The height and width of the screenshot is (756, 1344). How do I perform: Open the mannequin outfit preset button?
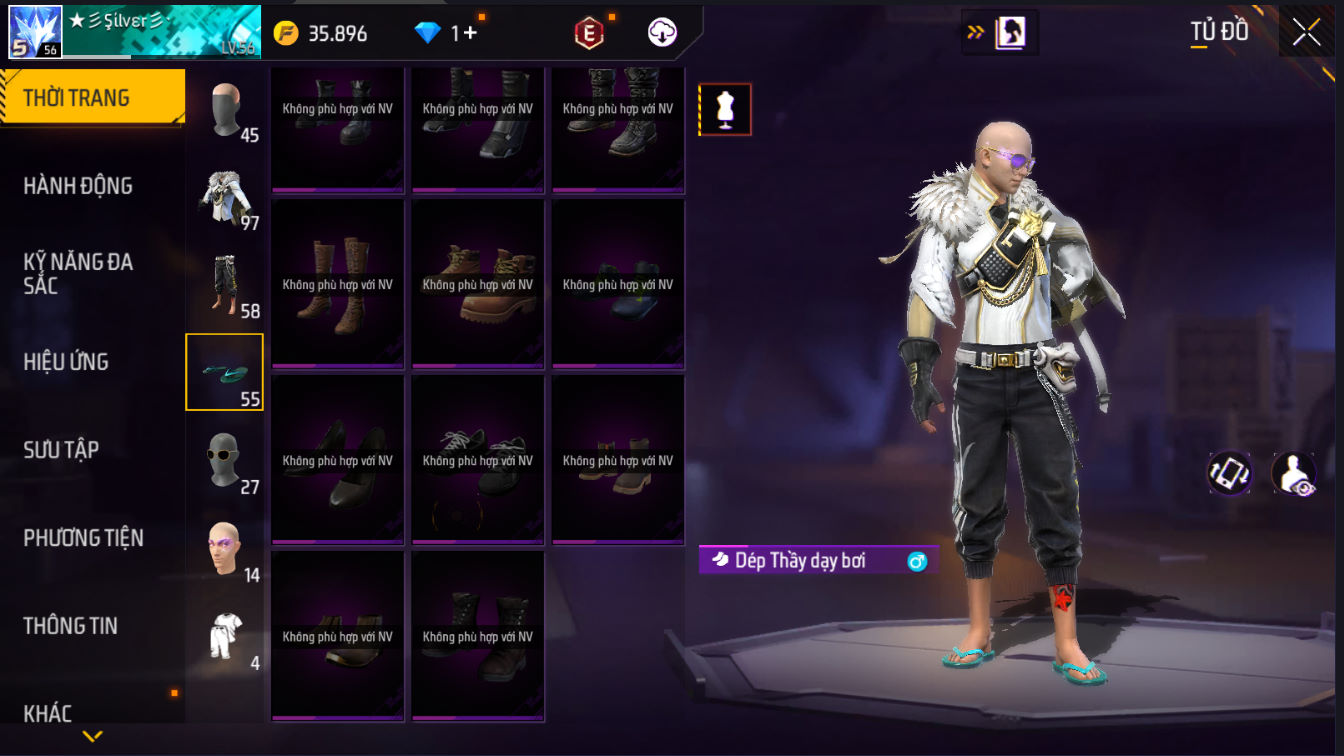pos(725,109)
